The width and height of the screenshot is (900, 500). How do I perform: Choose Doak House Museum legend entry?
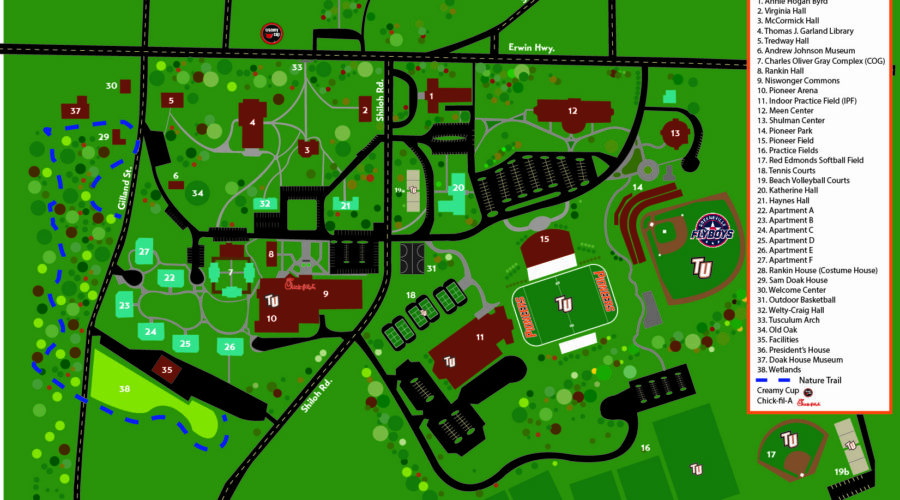800,359
